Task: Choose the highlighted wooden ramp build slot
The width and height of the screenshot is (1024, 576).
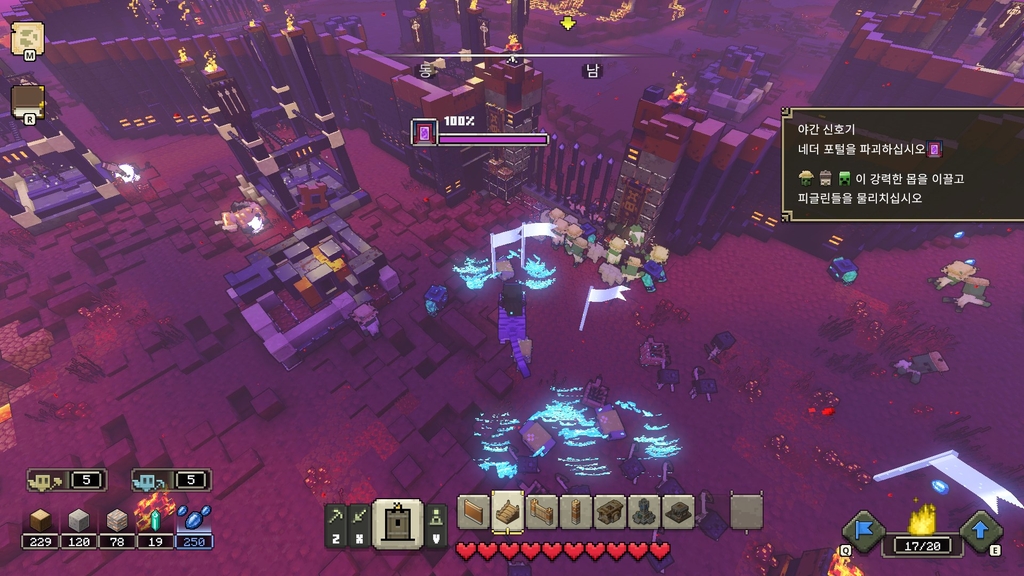Action: tap(508, 511)
